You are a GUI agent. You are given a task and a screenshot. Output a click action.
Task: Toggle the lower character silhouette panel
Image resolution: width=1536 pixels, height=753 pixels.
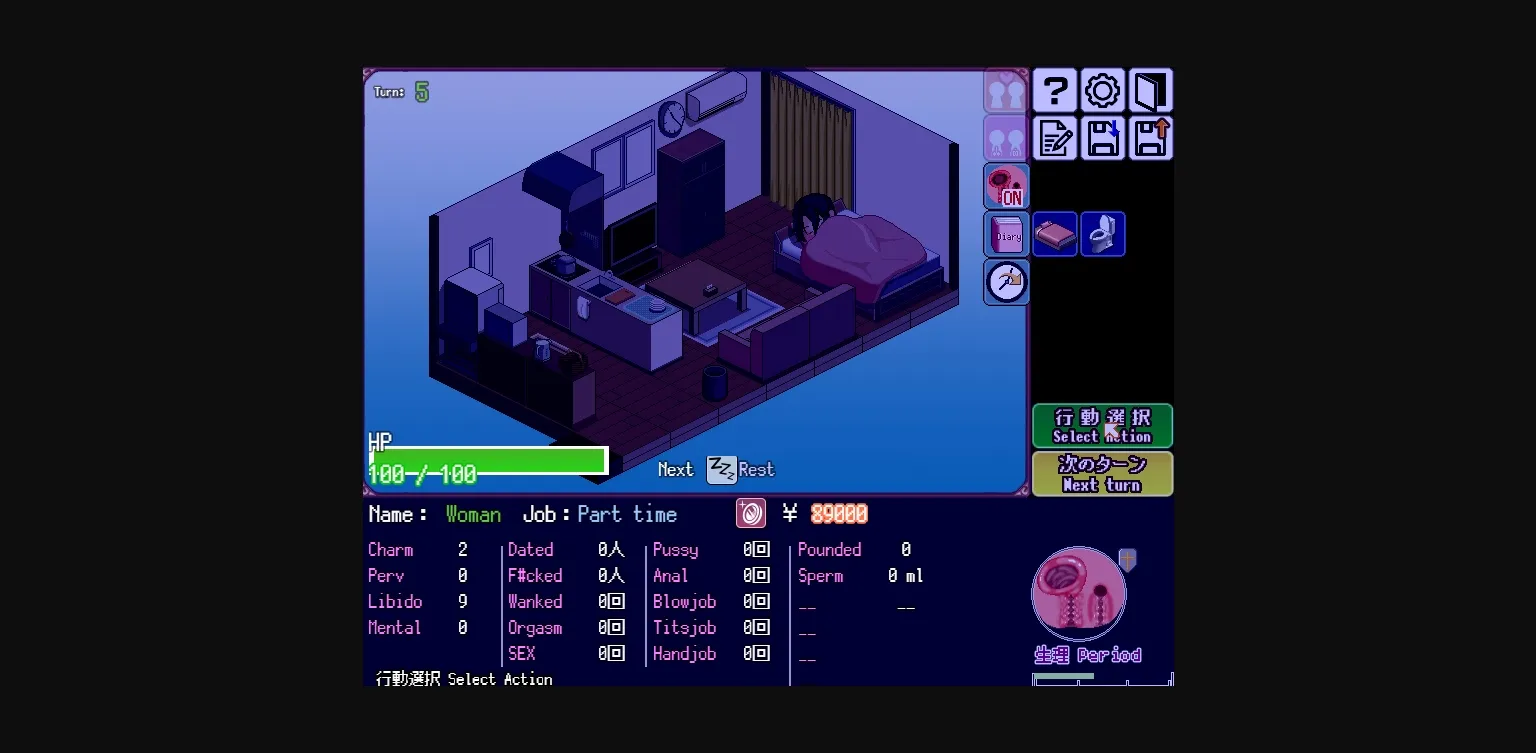(1006, 138)
